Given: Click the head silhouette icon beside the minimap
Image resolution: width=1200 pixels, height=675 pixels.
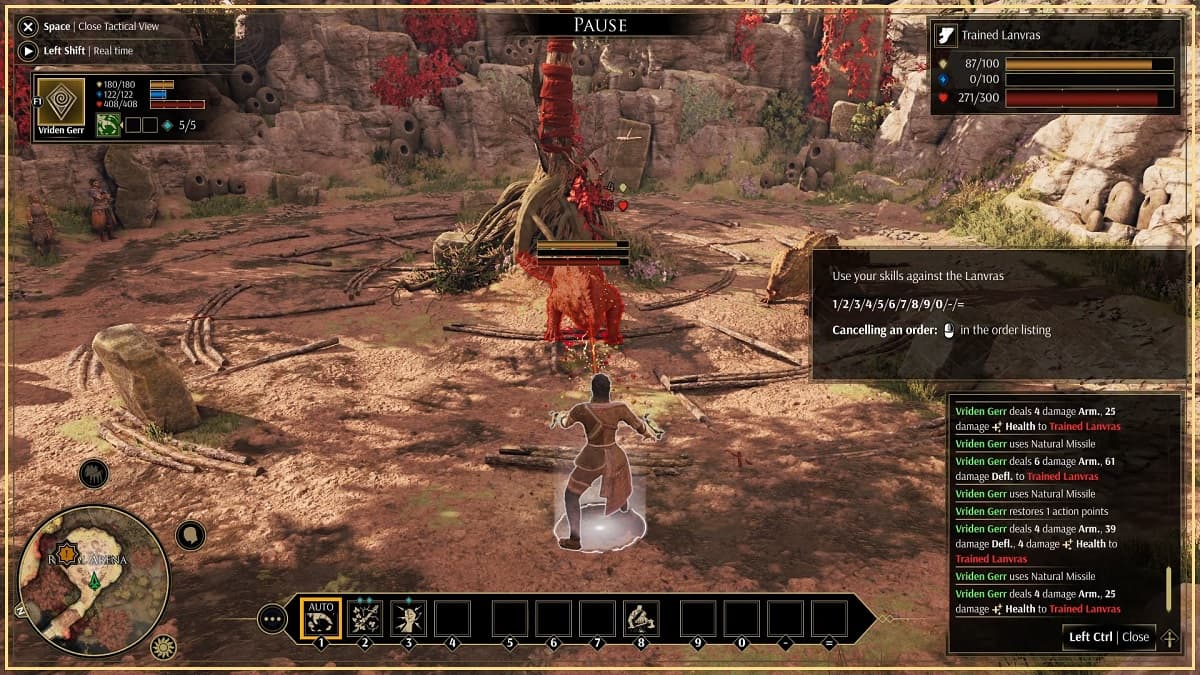Looking at the screenshot, I should tap(190, 535).
